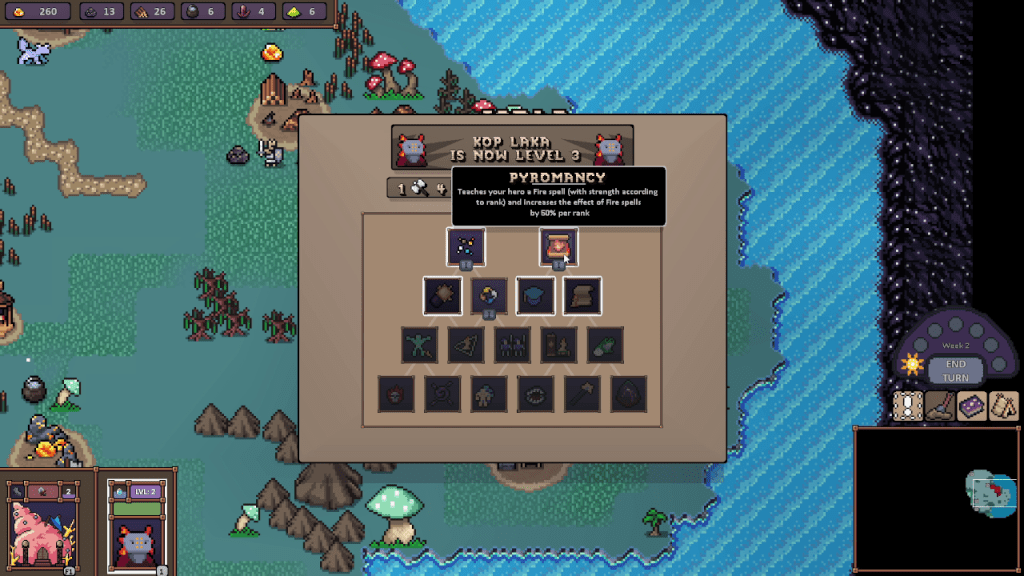Choose the Pyromancy fire scroll skill
Viewport: 1024px width, 576px height.
click(x=558, y=246)
